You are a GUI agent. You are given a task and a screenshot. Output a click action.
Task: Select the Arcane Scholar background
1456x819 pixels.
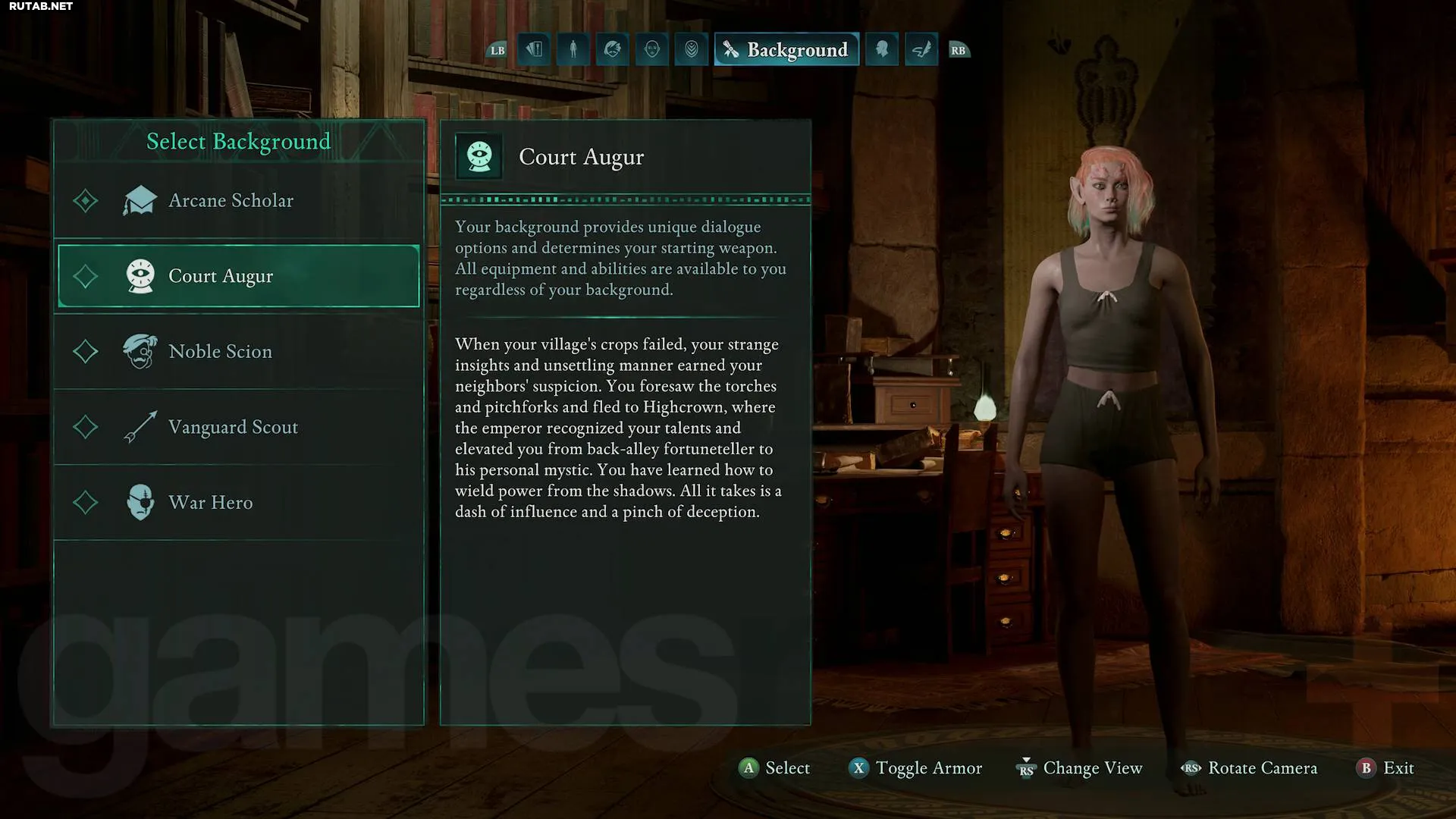click(x=231, y=201)
